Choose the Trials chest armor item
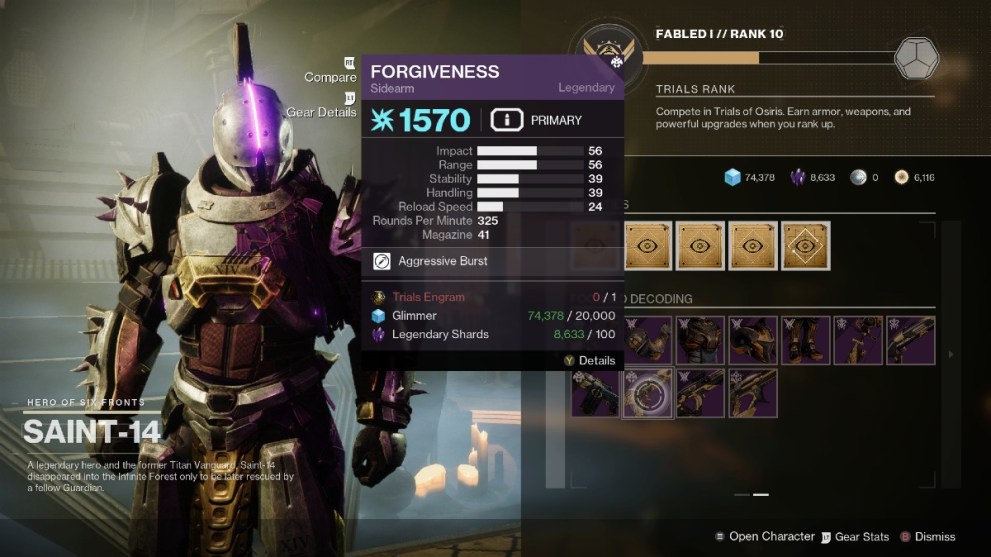This screenshot has width=991, height=557. click(700, 341)
